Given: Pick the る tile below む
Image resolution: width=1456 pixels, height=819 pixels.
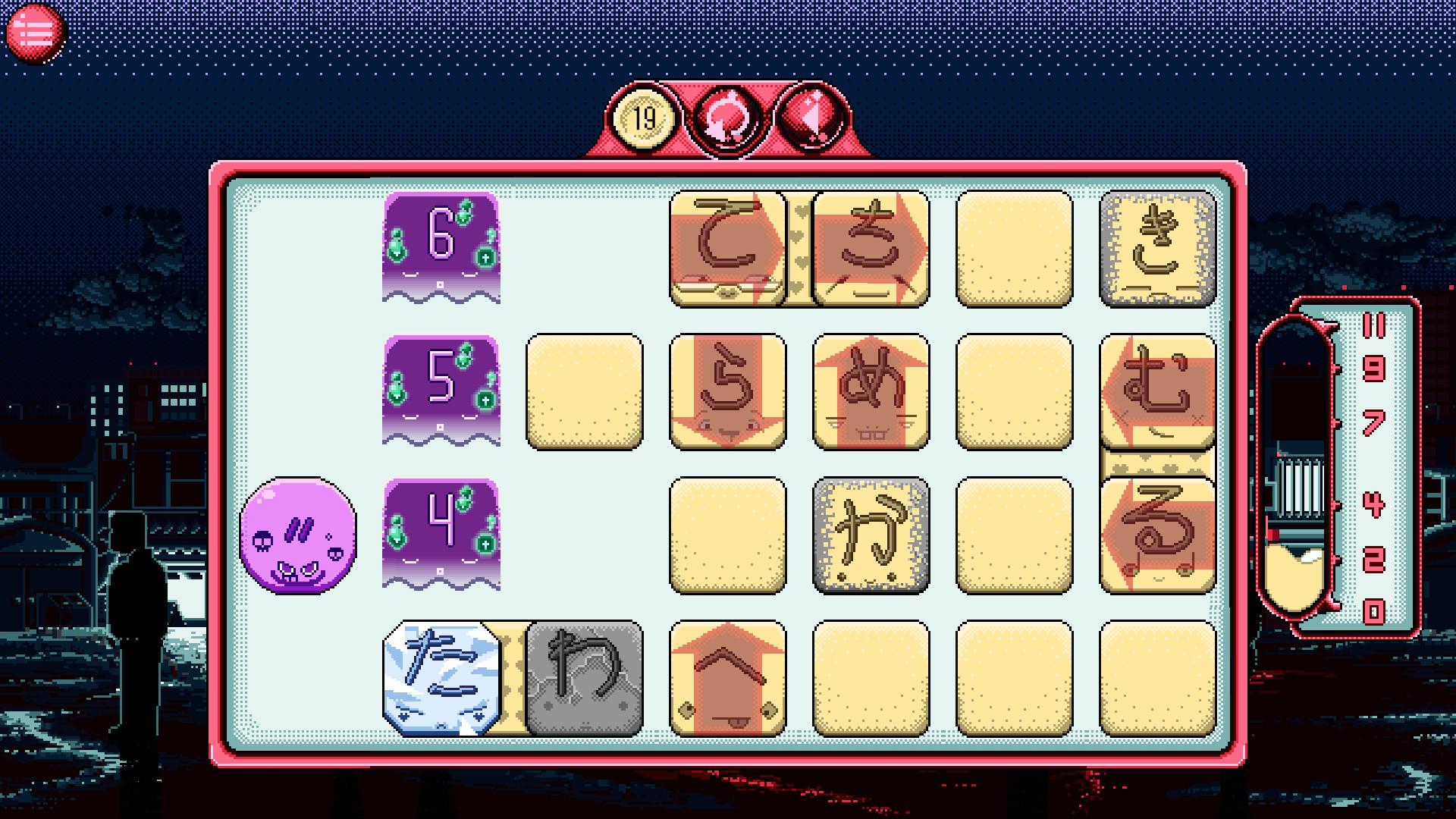Looking at the screenshot, I should (x=1156, y=531).
